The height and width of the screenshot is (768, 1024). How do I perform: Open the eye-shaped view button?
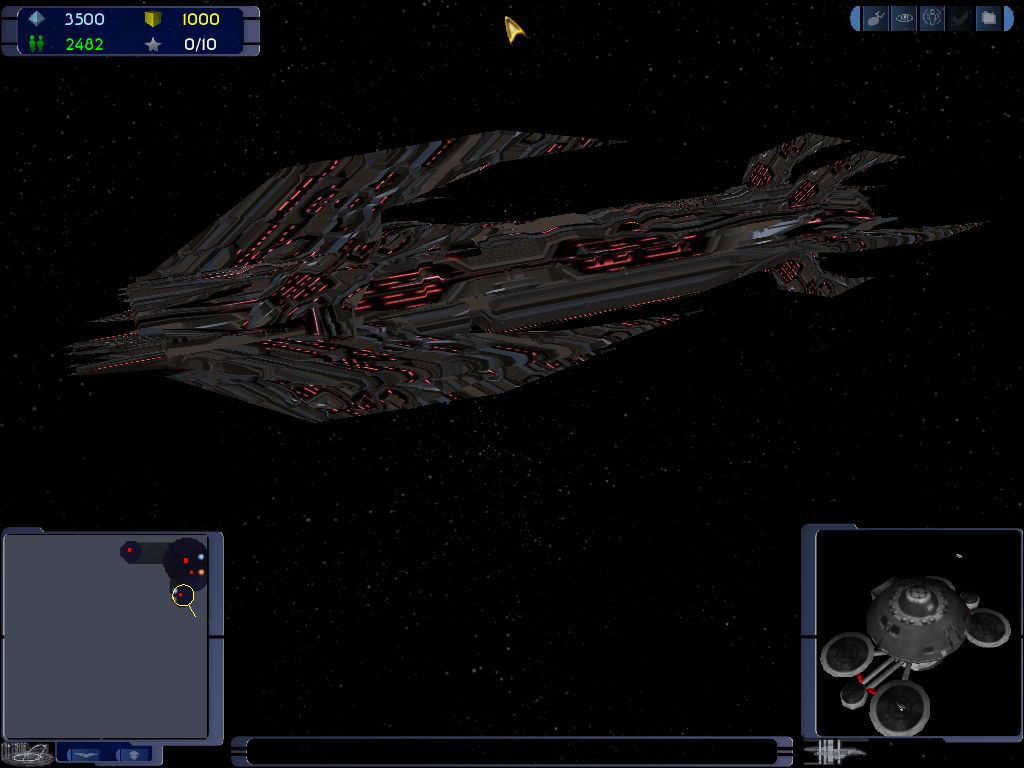(x=904, y=18)
